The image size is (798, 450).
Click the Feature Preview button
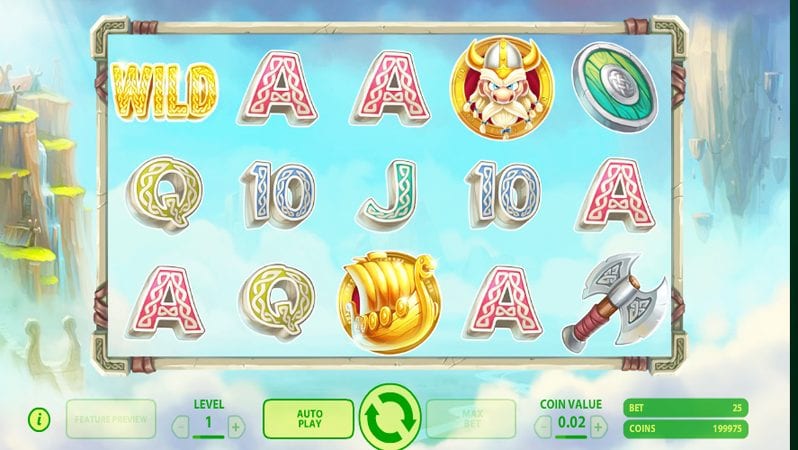(x=111, y=419)
